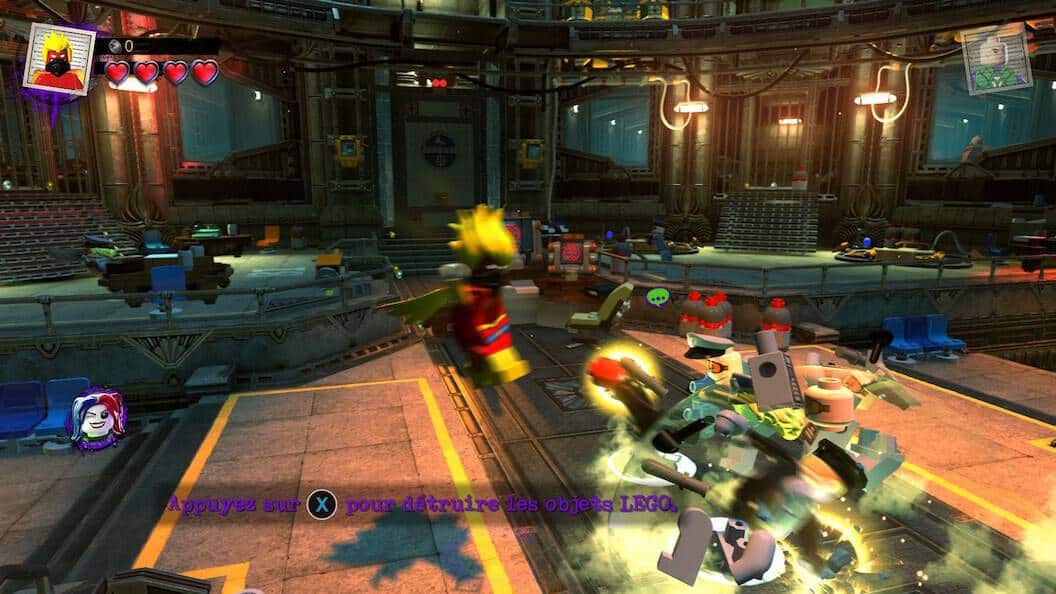Viewport: 1056px width, 594px height.
Task: Click the green skull speech bubble marker
Action: (x=657, y=297)
